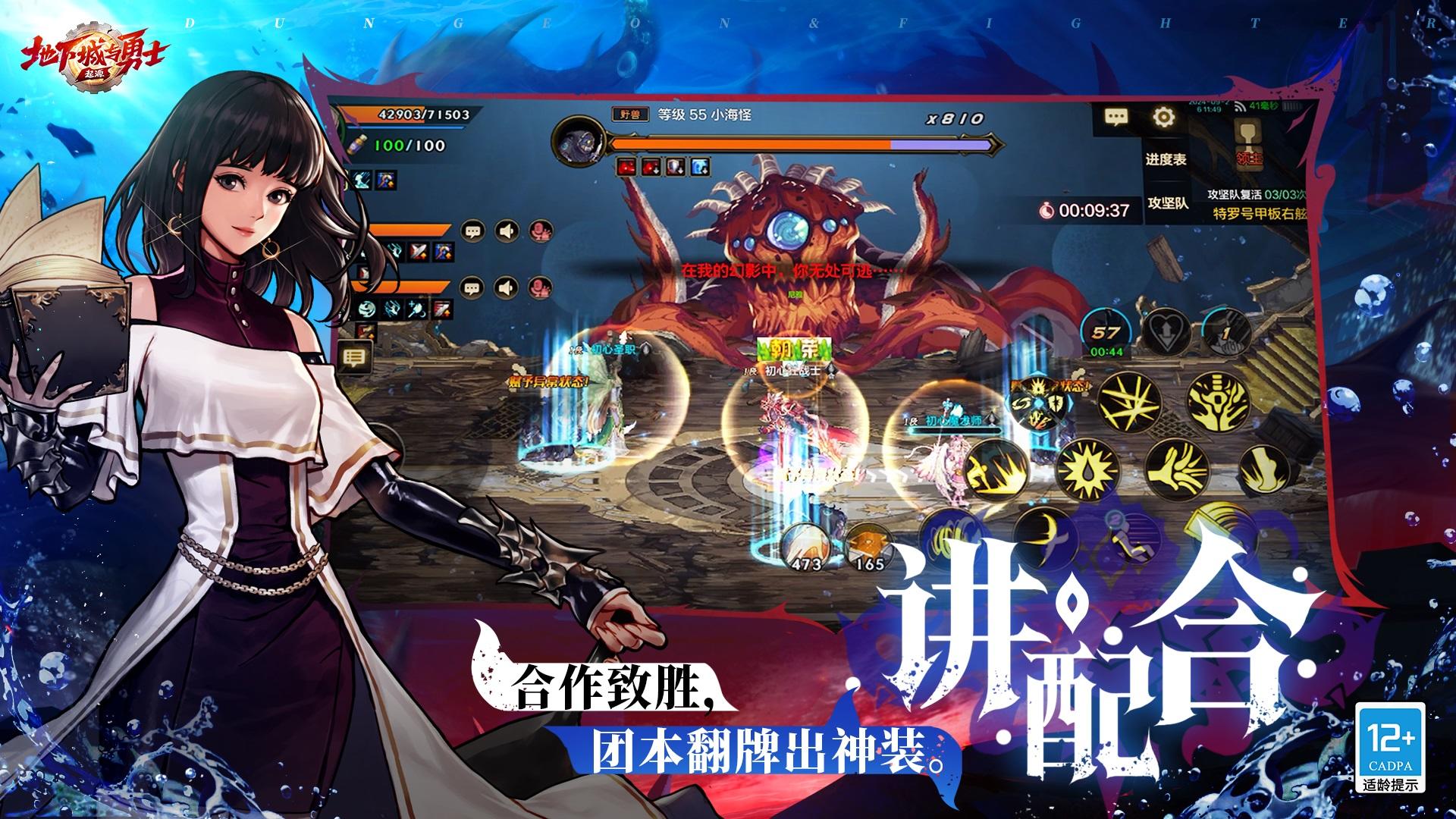The width and height of the screenshot is (1456, 819).
Task: Use the heart-shaped jump skill icon
Action: click(1168, 331)
